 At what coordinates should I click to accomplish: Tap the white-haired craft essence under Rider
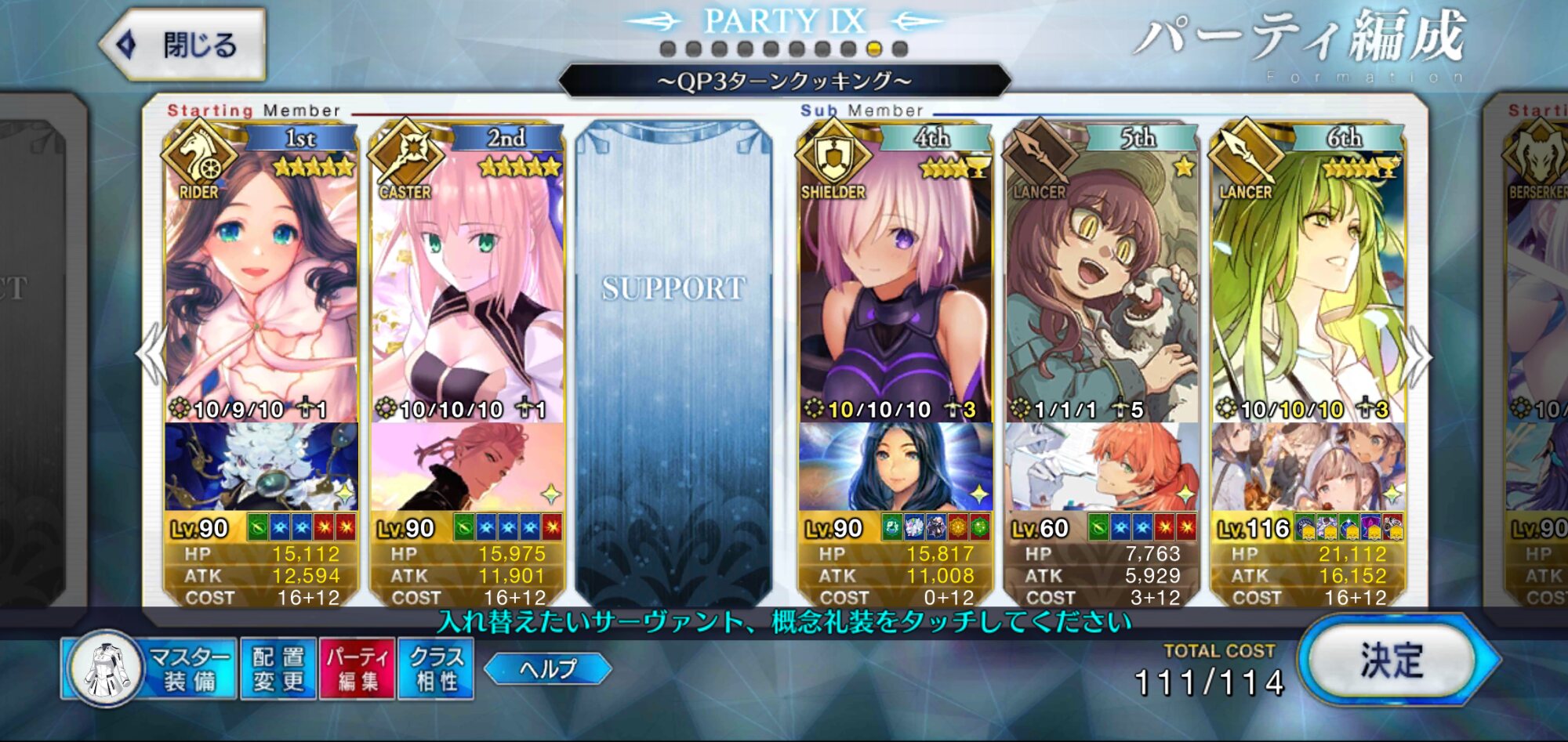pos(260,467)
